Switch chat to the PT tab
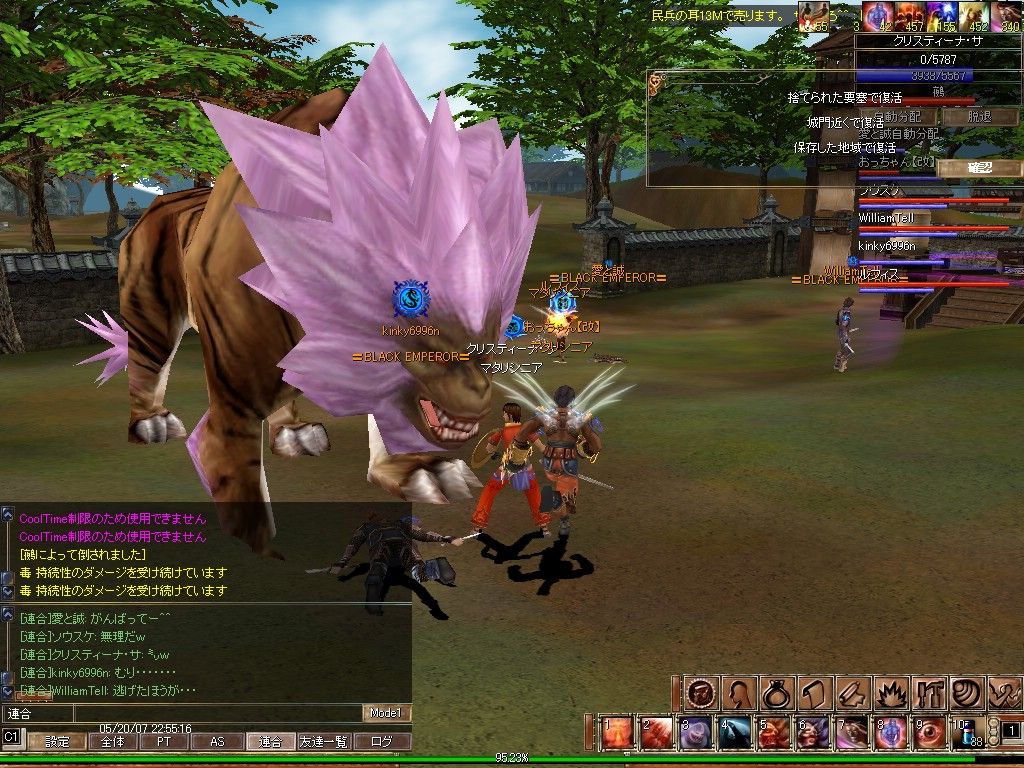This screenshot has width=1024, height=768. [x=163, y=742]
